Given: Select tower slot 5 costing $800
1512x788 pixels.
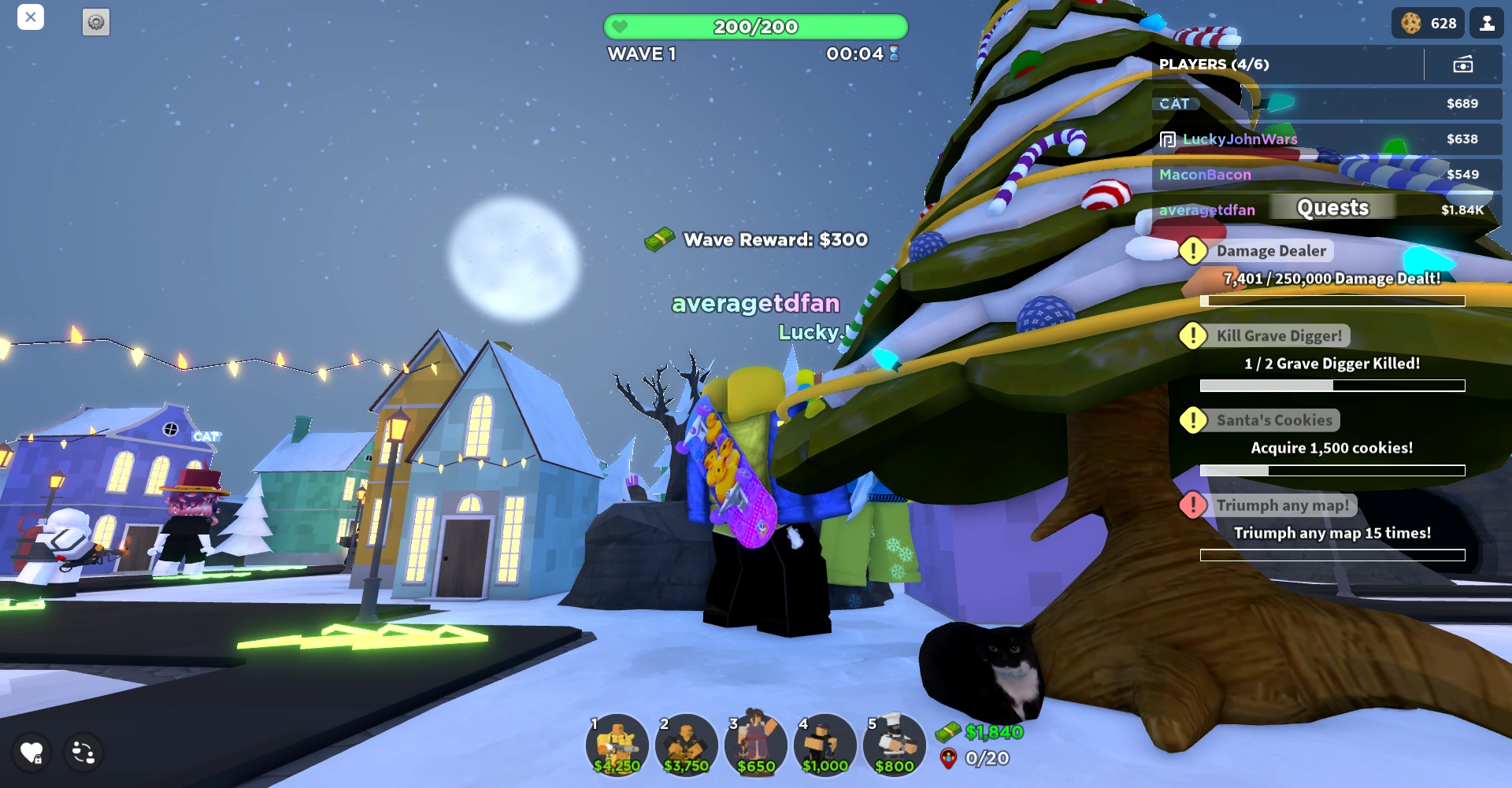Looking at the screenshot, I should (x=894, y=745).
